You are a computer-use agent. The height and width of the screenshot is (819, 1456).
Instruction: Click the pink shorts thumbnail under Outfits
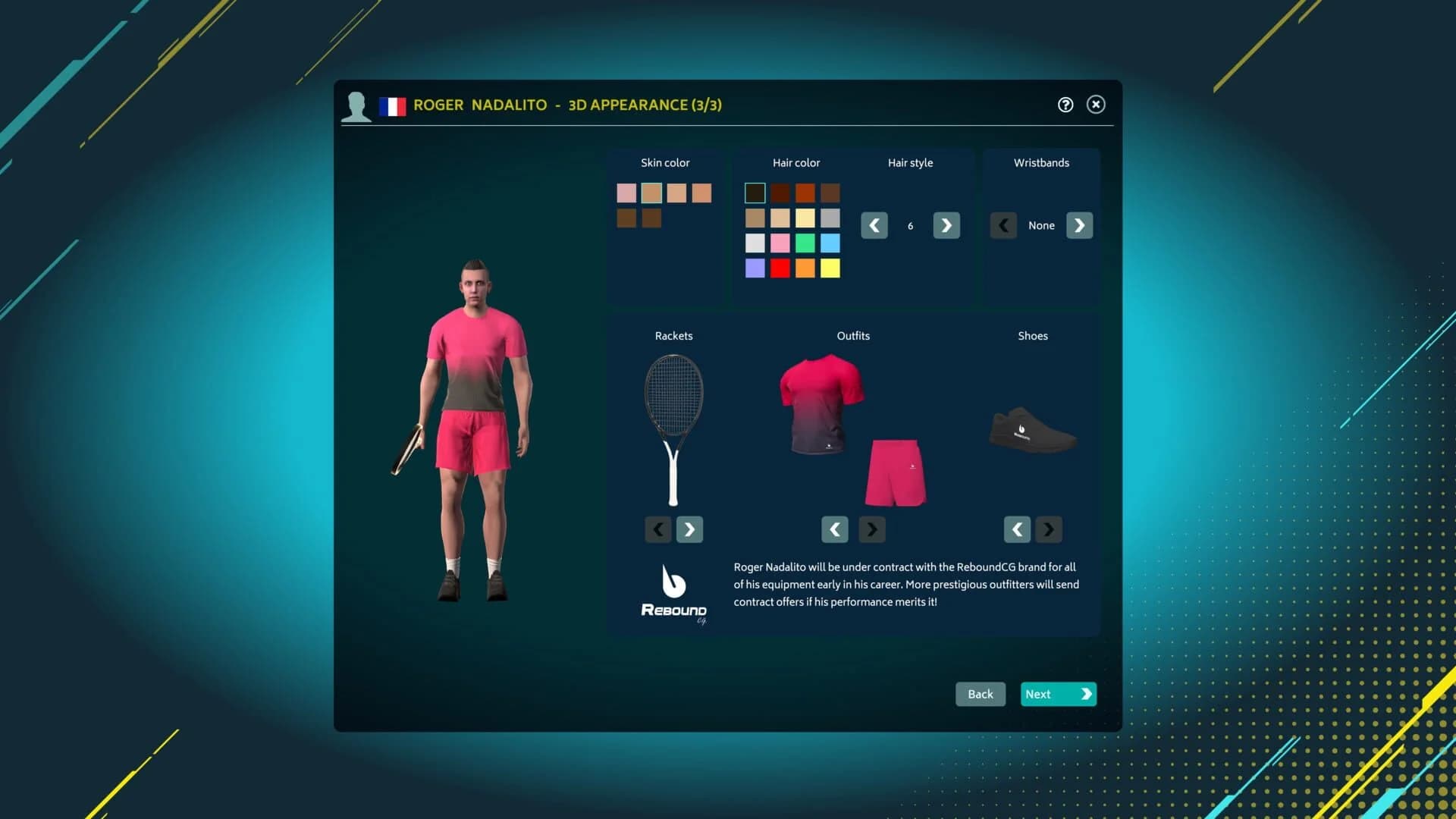click(896, 472)
